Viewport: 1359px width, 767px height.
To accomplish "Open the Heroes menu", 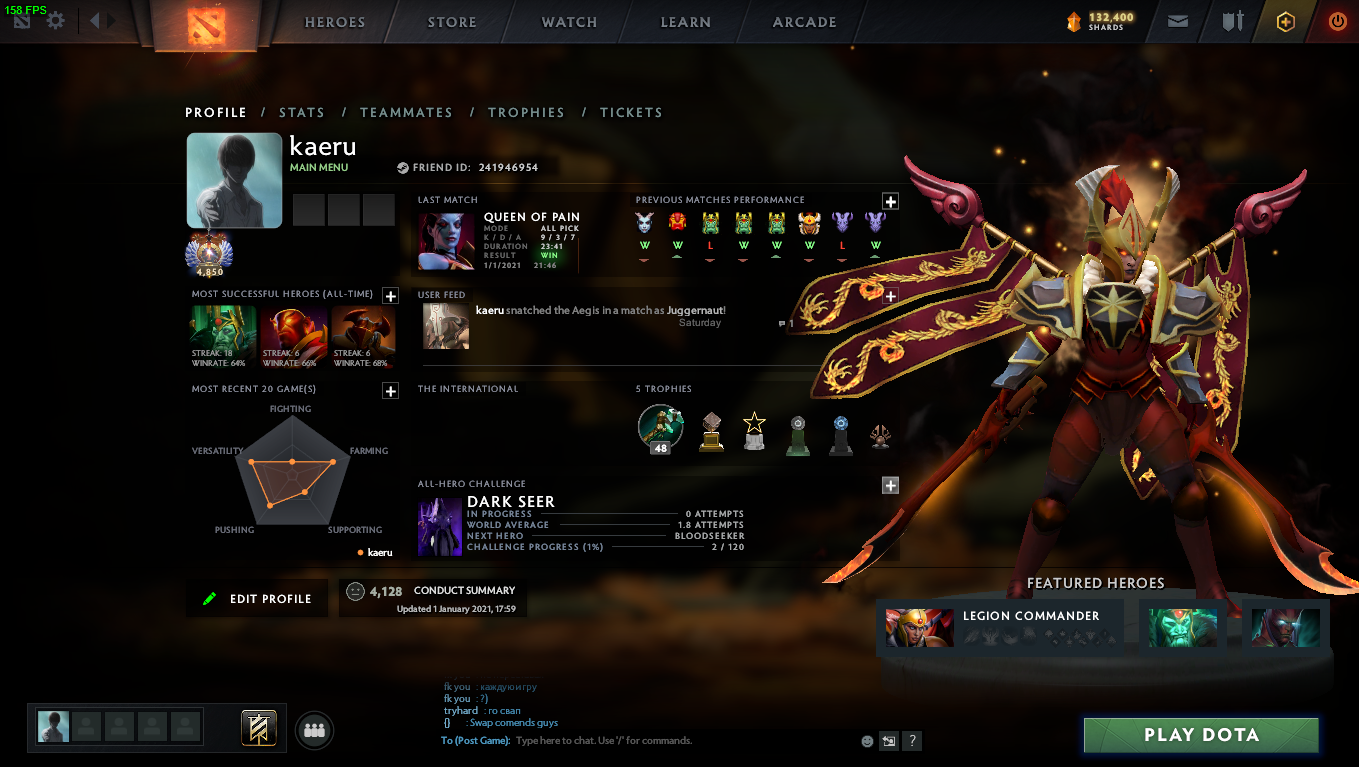I will coord(334,22).
